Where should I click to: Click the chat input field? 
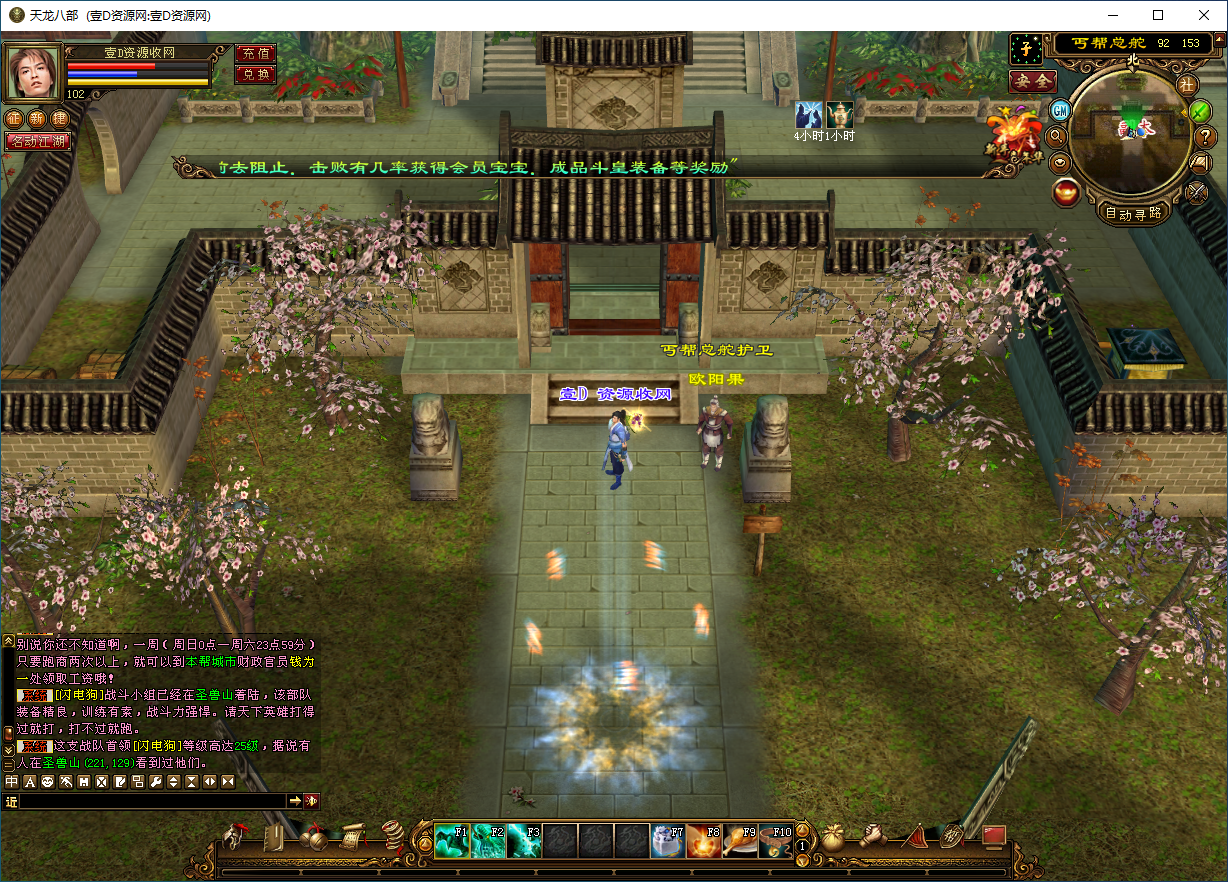(x=152, y=801)
